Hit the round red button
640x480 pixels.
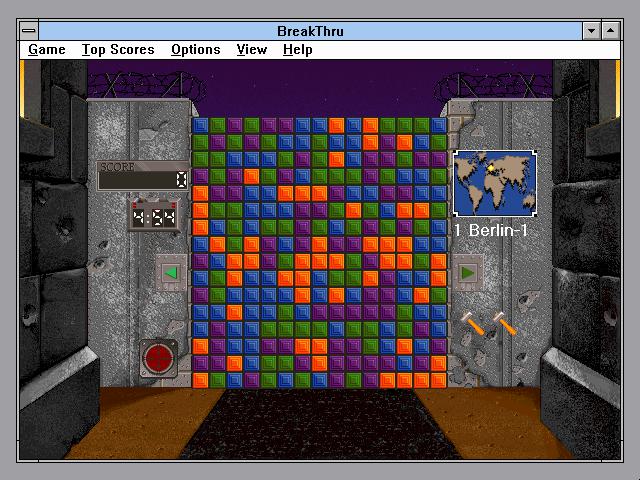pos(159,357)
